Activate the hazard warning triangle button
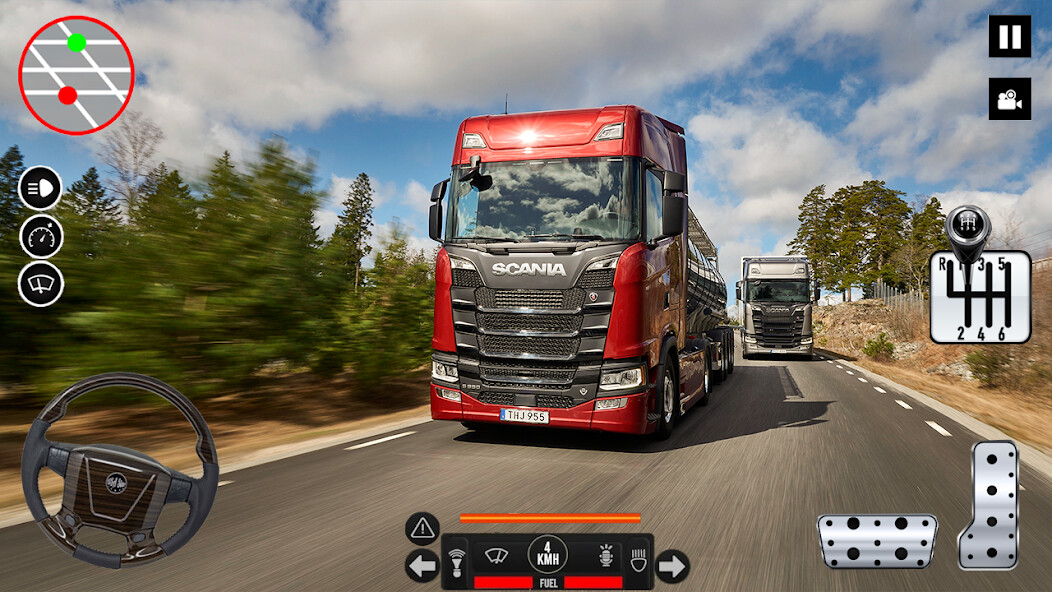The height and width of the screenshot is (592, 1052). coord(422,528)
